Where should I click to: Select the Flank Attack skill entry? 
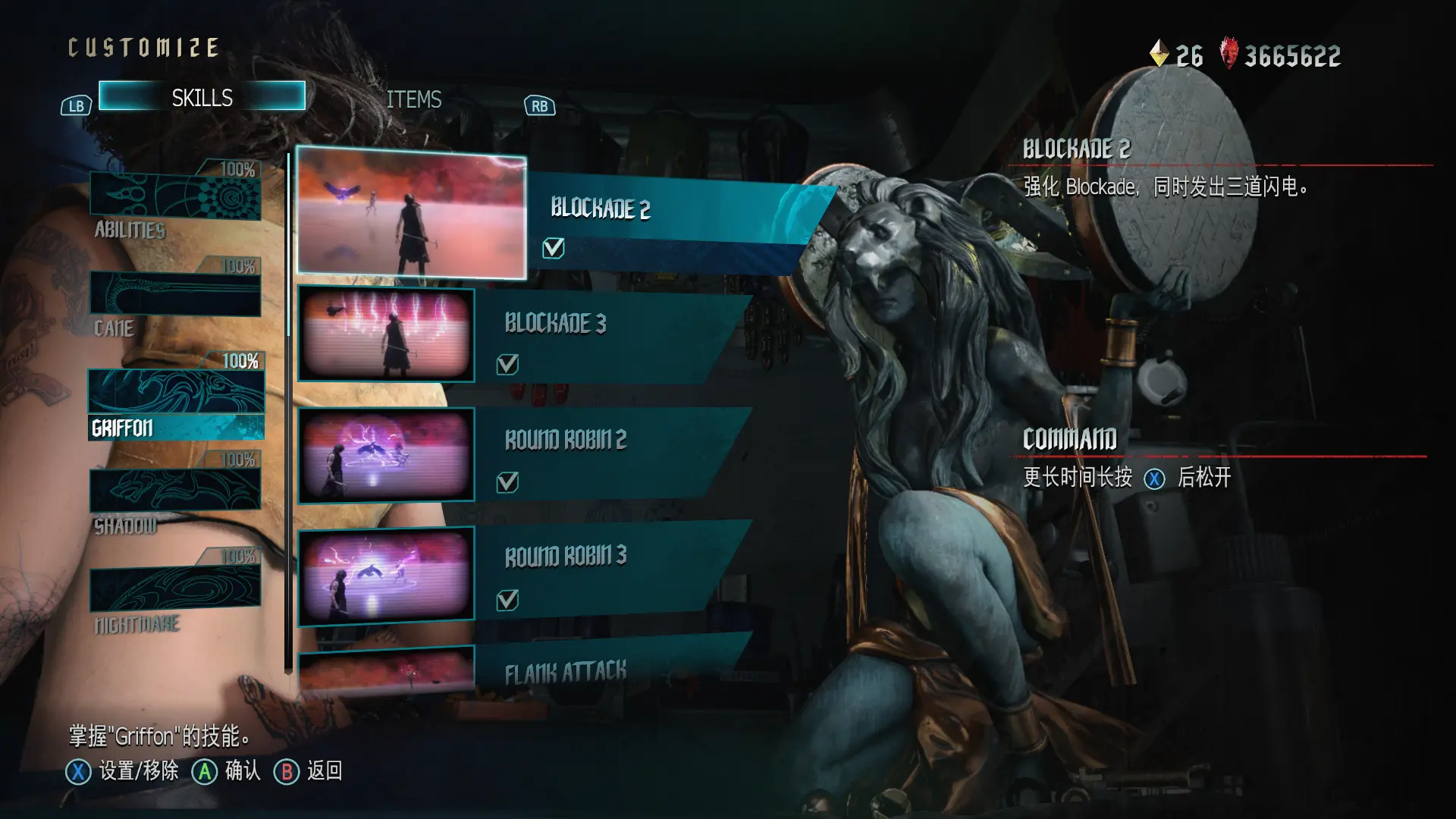tap(565, 671)
